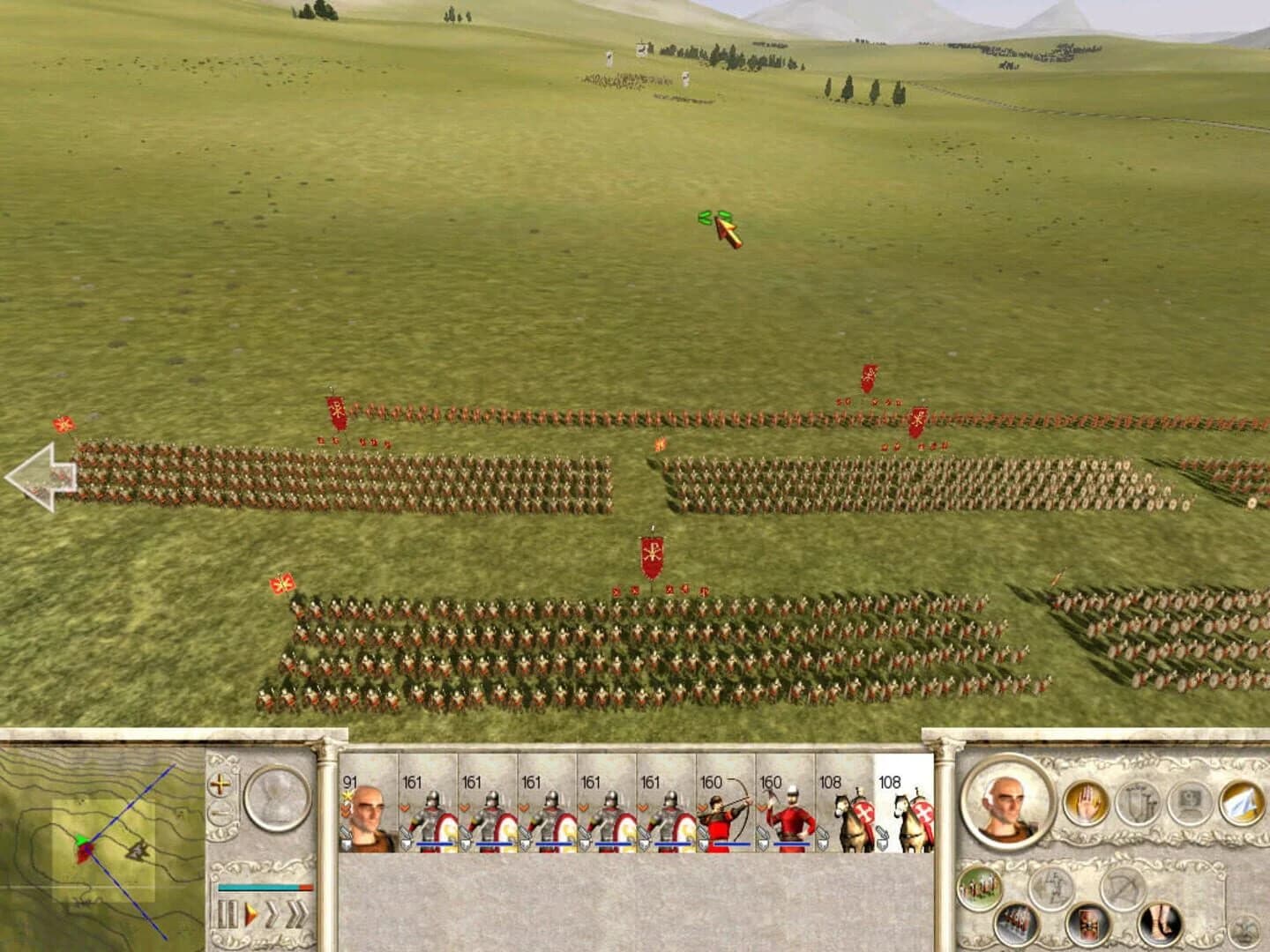Toggle fire at will with the bow icon
Screen dimensions: 1270x952
pyautogui.click(x=1122, y=887)
